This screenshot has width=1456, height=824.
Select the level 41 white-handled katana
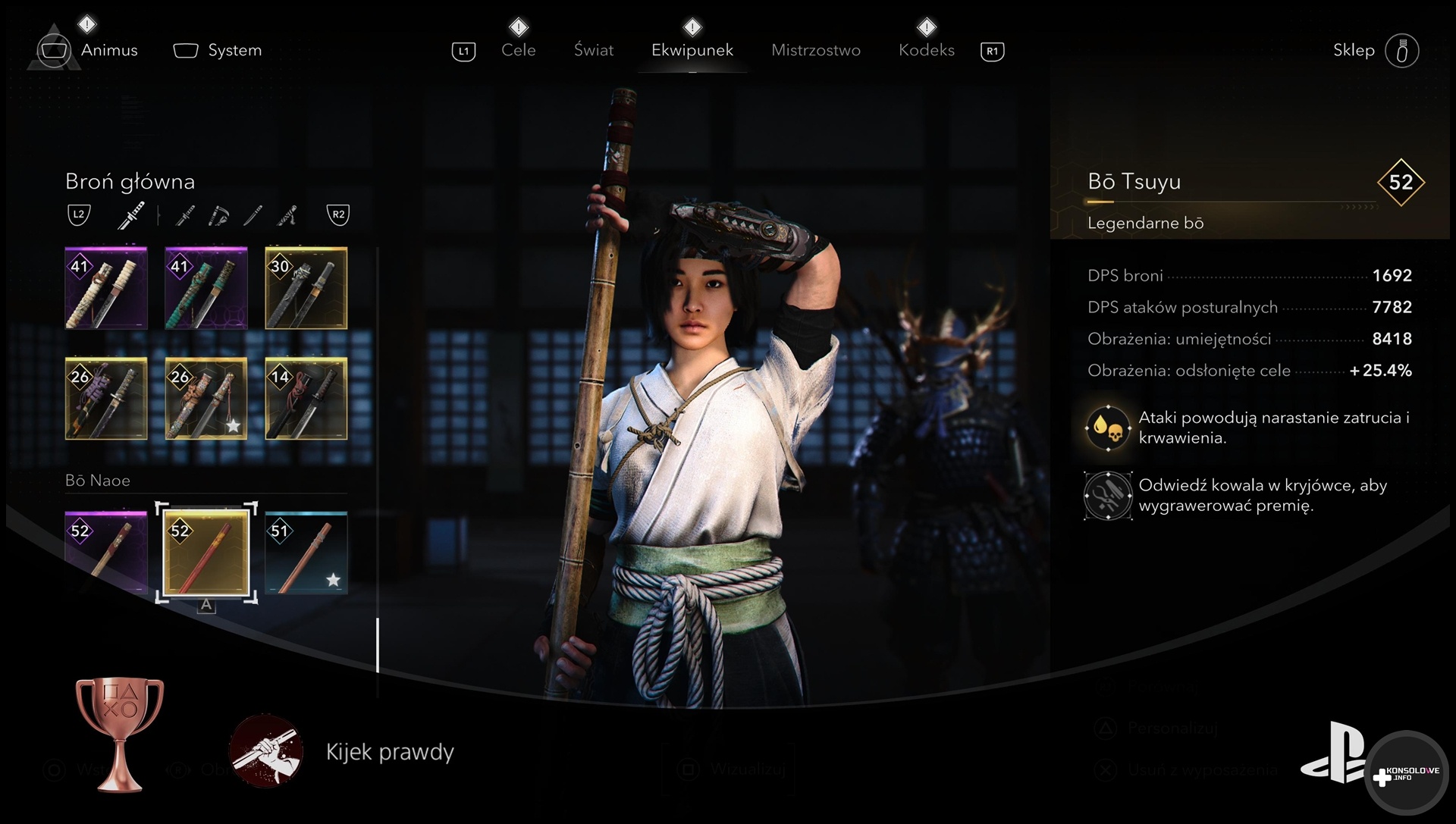106,288
